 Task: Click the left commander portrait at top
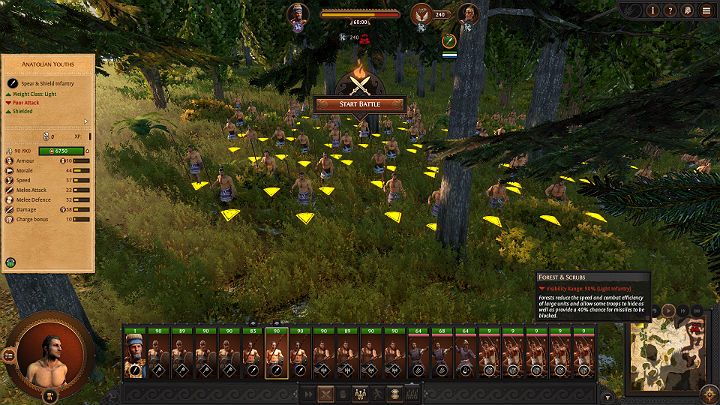click(297, 15)
